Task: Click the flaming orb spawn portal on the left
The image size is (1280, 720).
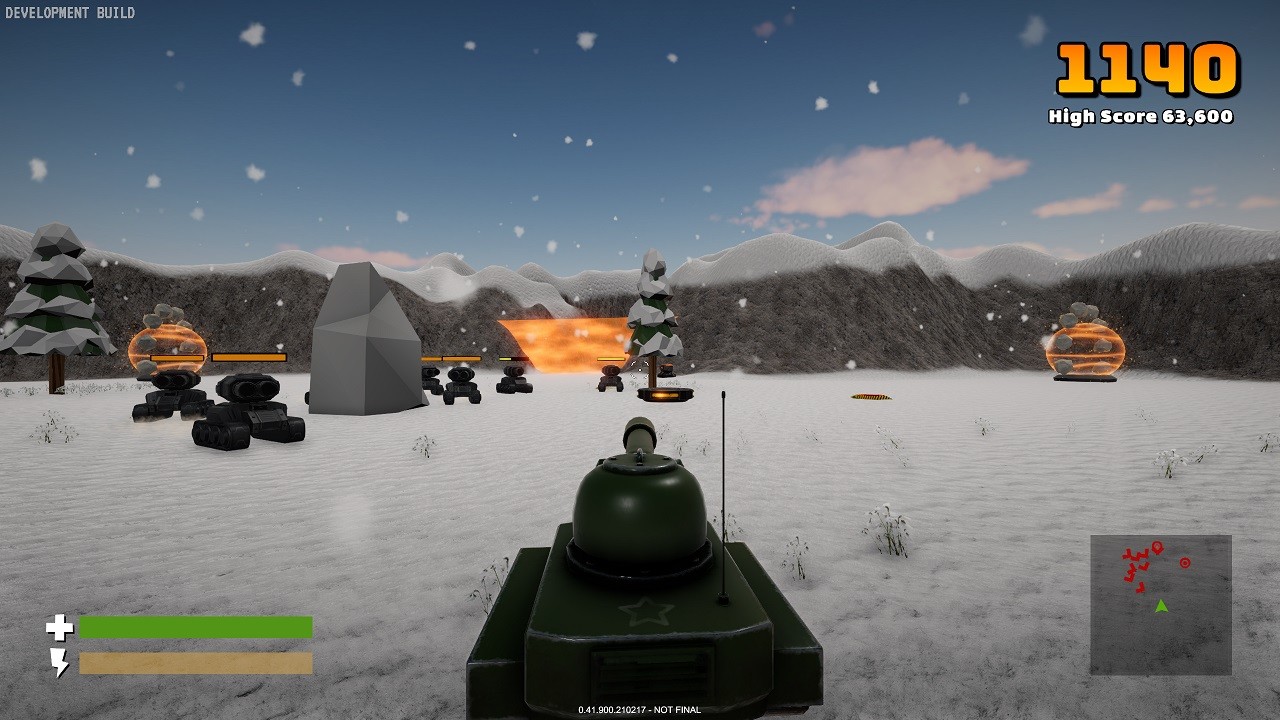Action: tap(166, 347)
